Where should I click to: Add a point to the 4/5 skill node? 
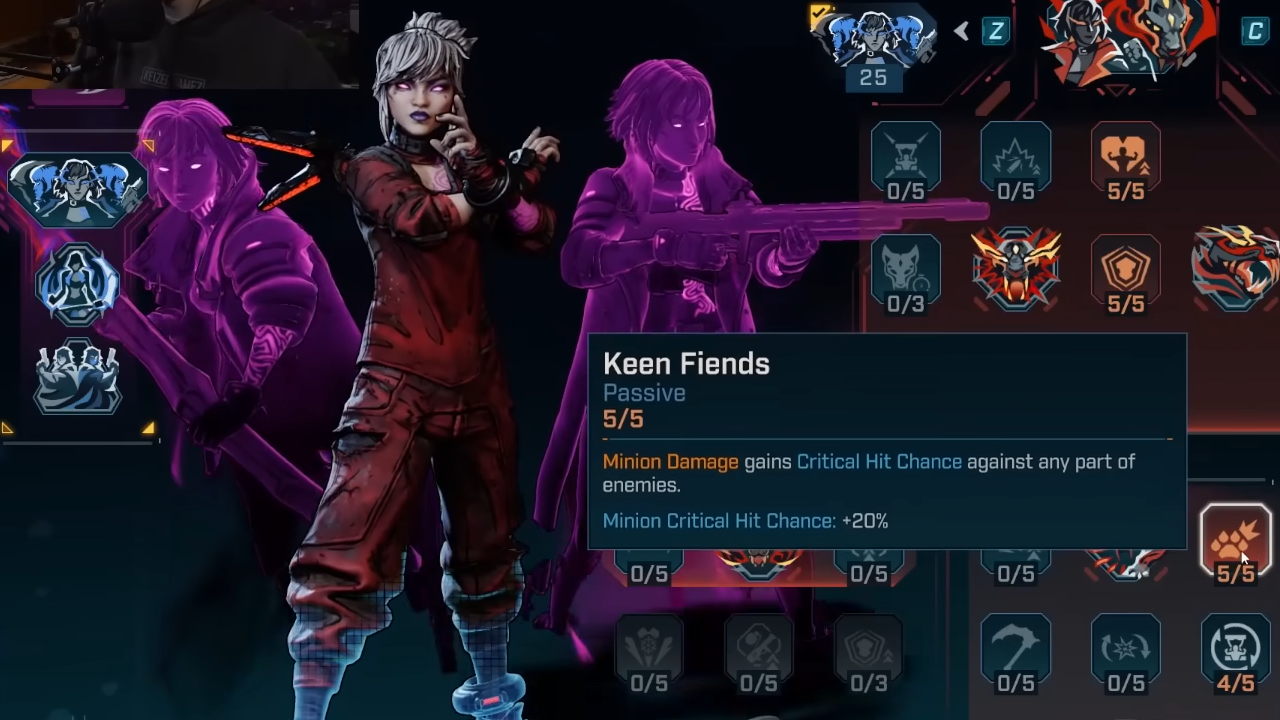click(1235, 651)
